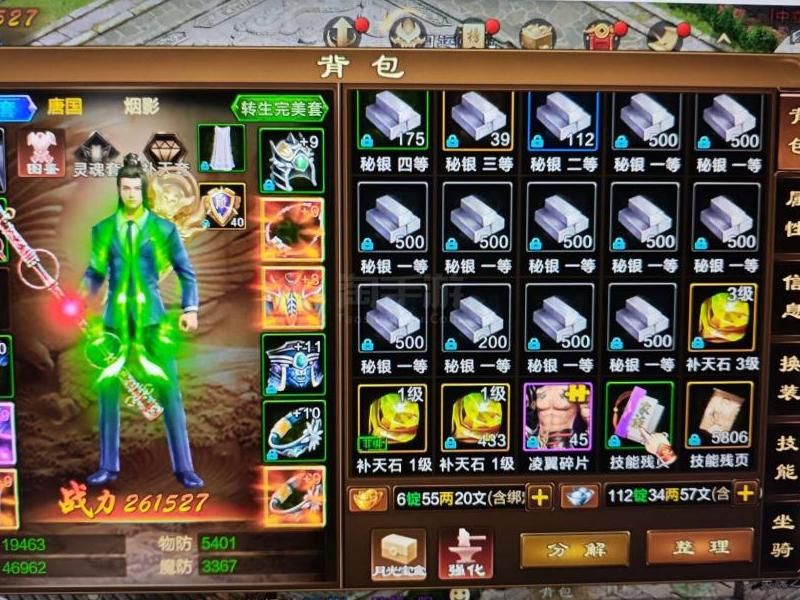800x600 pixels.
Task: Open the 图鉴 codex icon
Action: [x=41, y=152]
